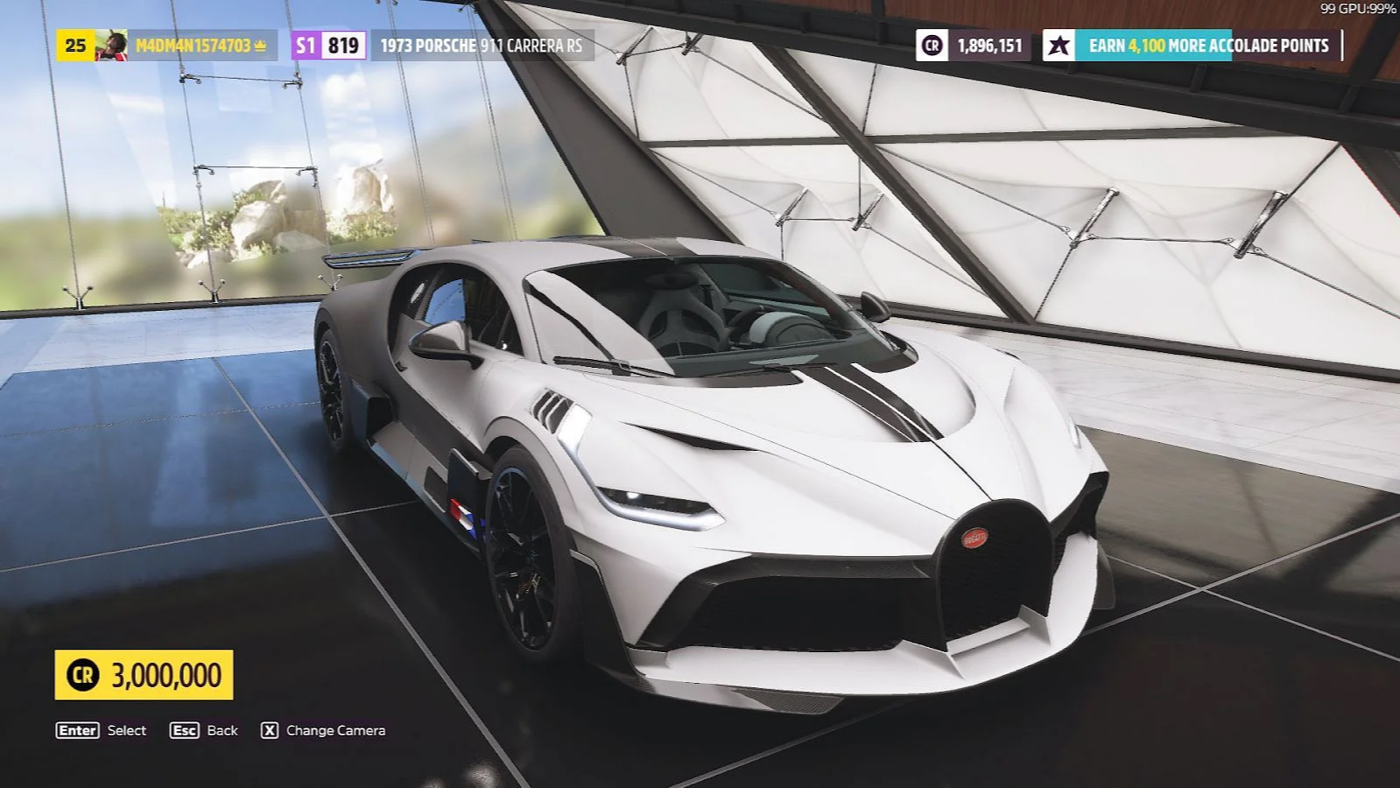
Task: Click the 1973 Porsche 911 Carrera RS title
Action: [x=483, y=45]
